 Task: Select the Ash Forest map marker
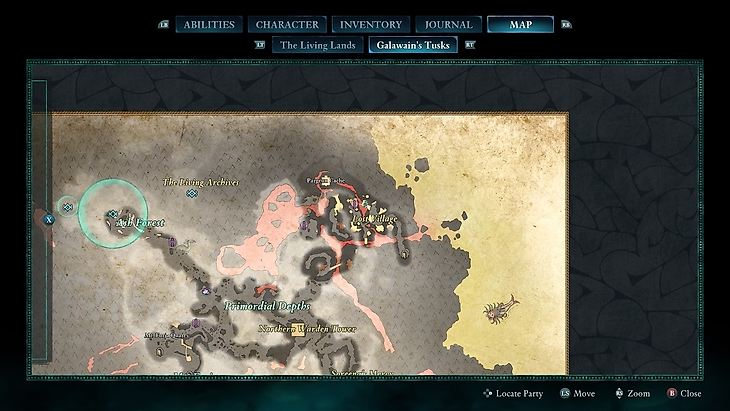[113, 214]
